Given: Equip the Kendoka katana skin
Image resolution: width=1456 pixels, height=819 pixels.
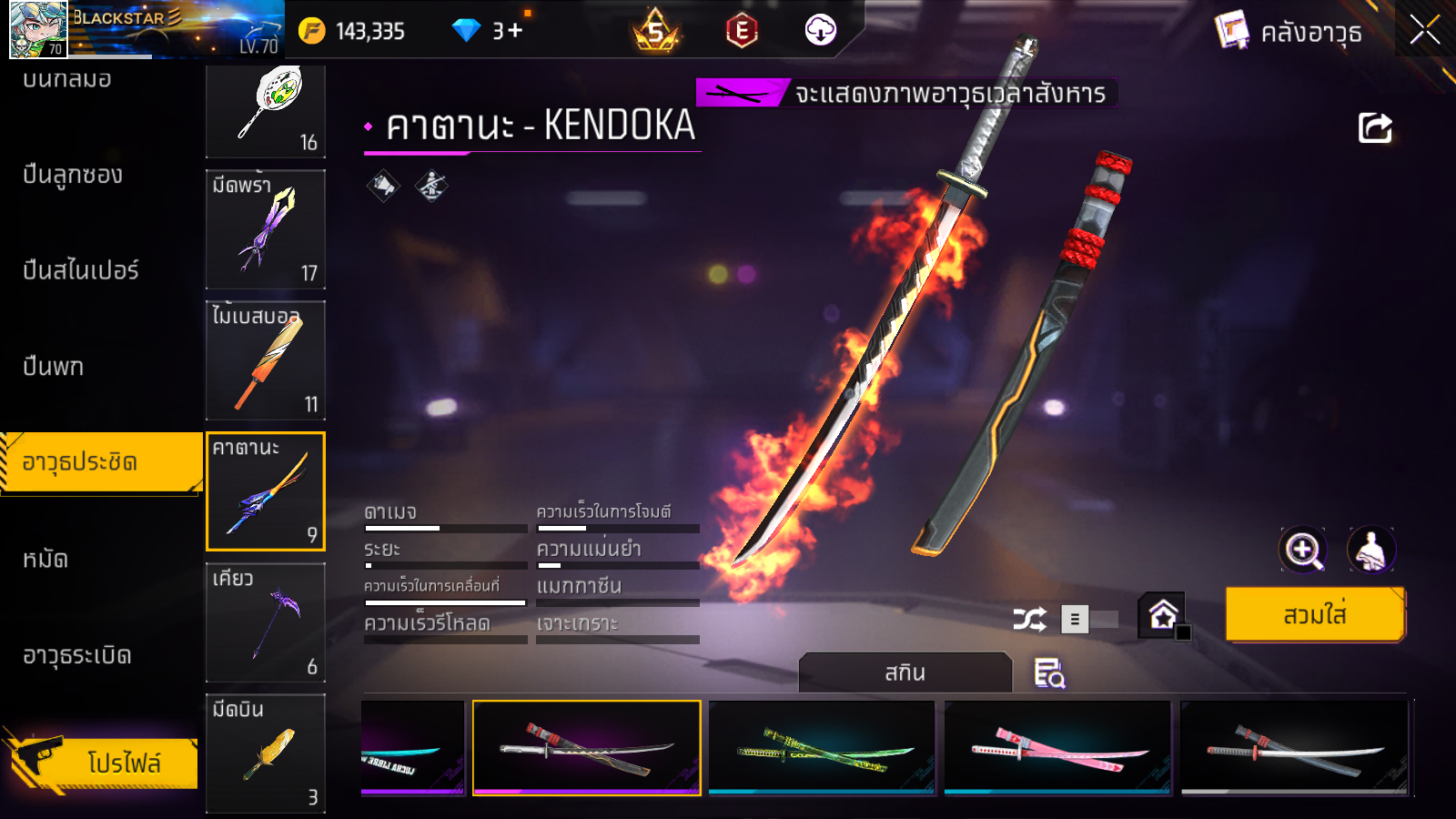Looking at the screenshot, I should 1315,615.
